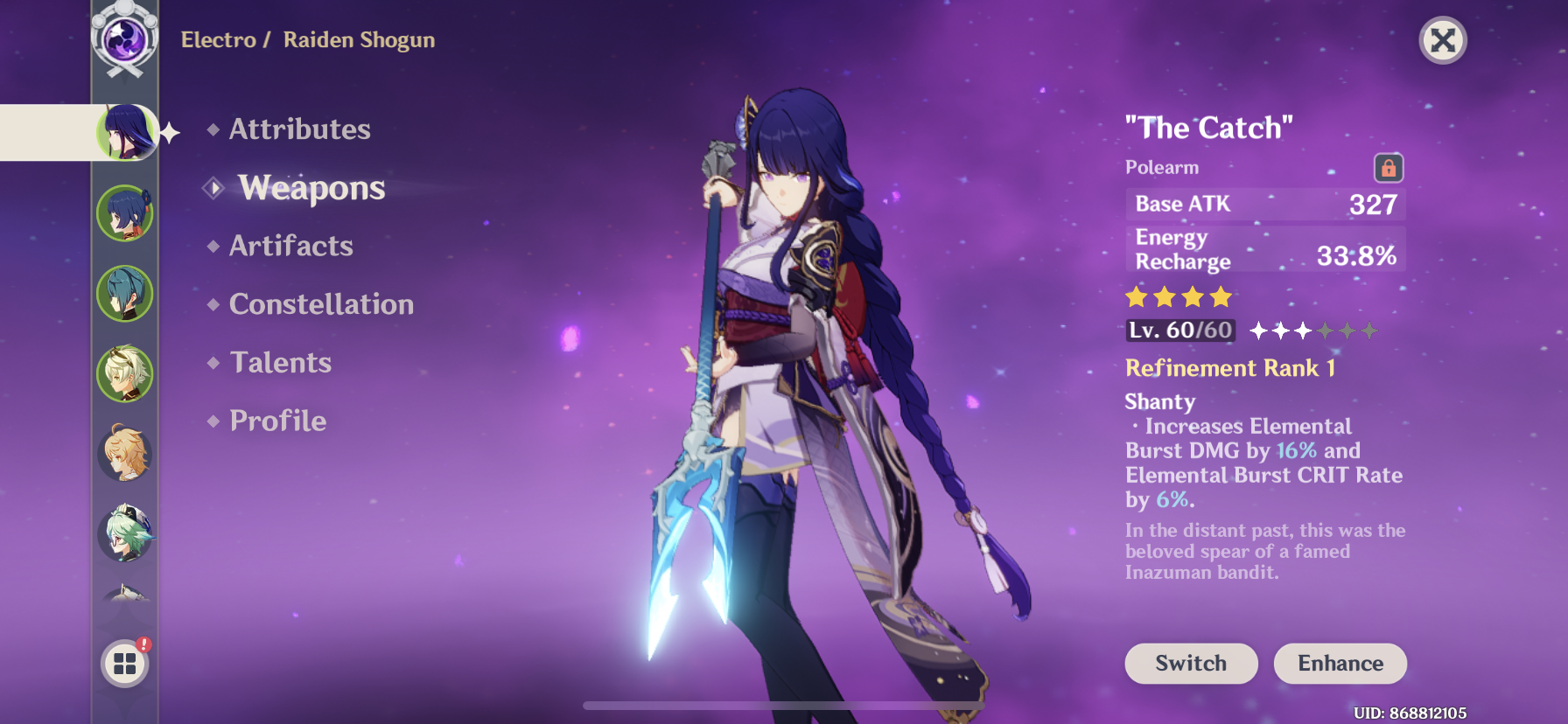Select the teal-haired character portrait

(x=125, y=295)
